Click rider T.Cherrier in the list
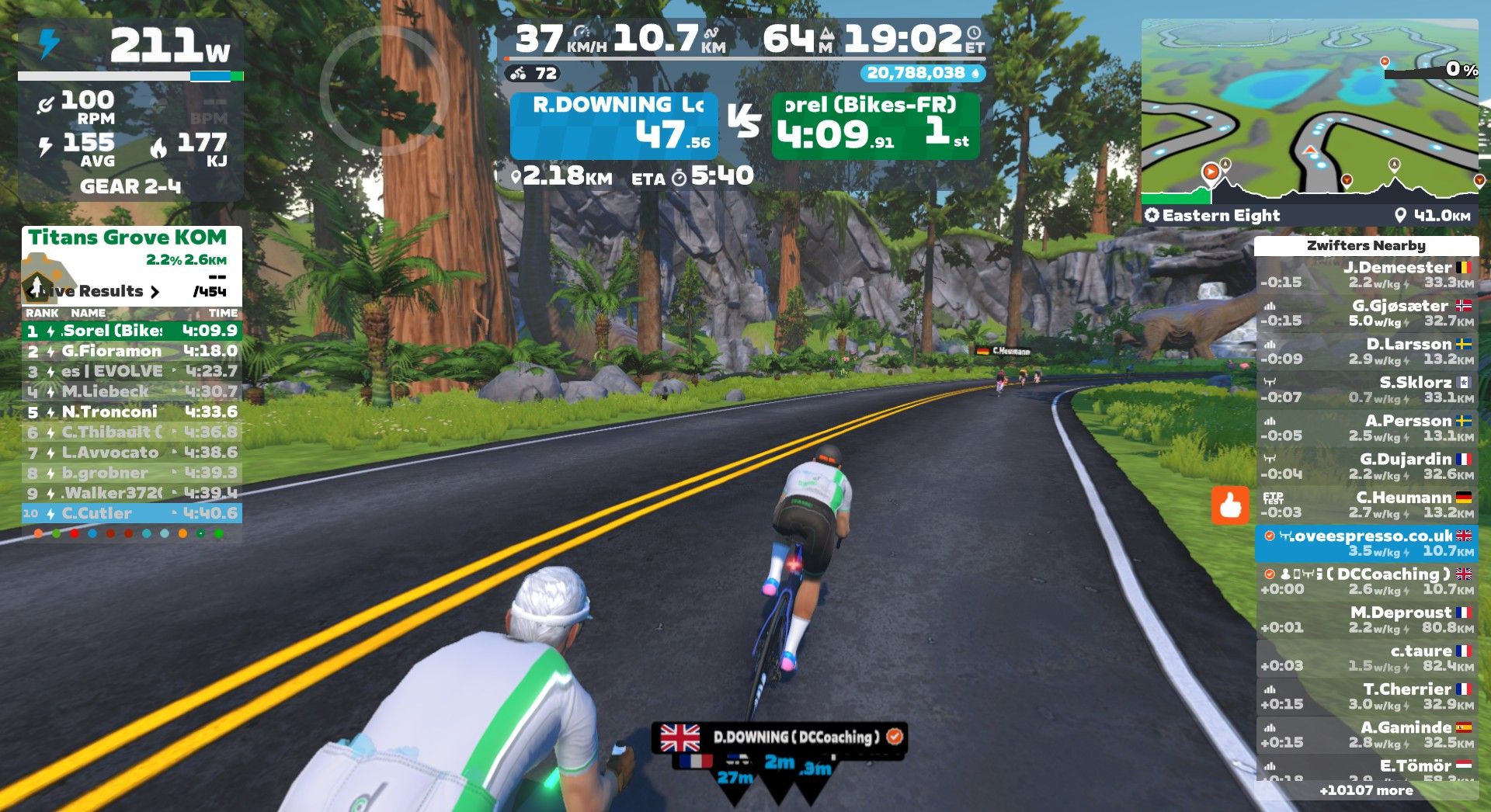This screenshot has height=812, width=1491. coord(1367,696)
